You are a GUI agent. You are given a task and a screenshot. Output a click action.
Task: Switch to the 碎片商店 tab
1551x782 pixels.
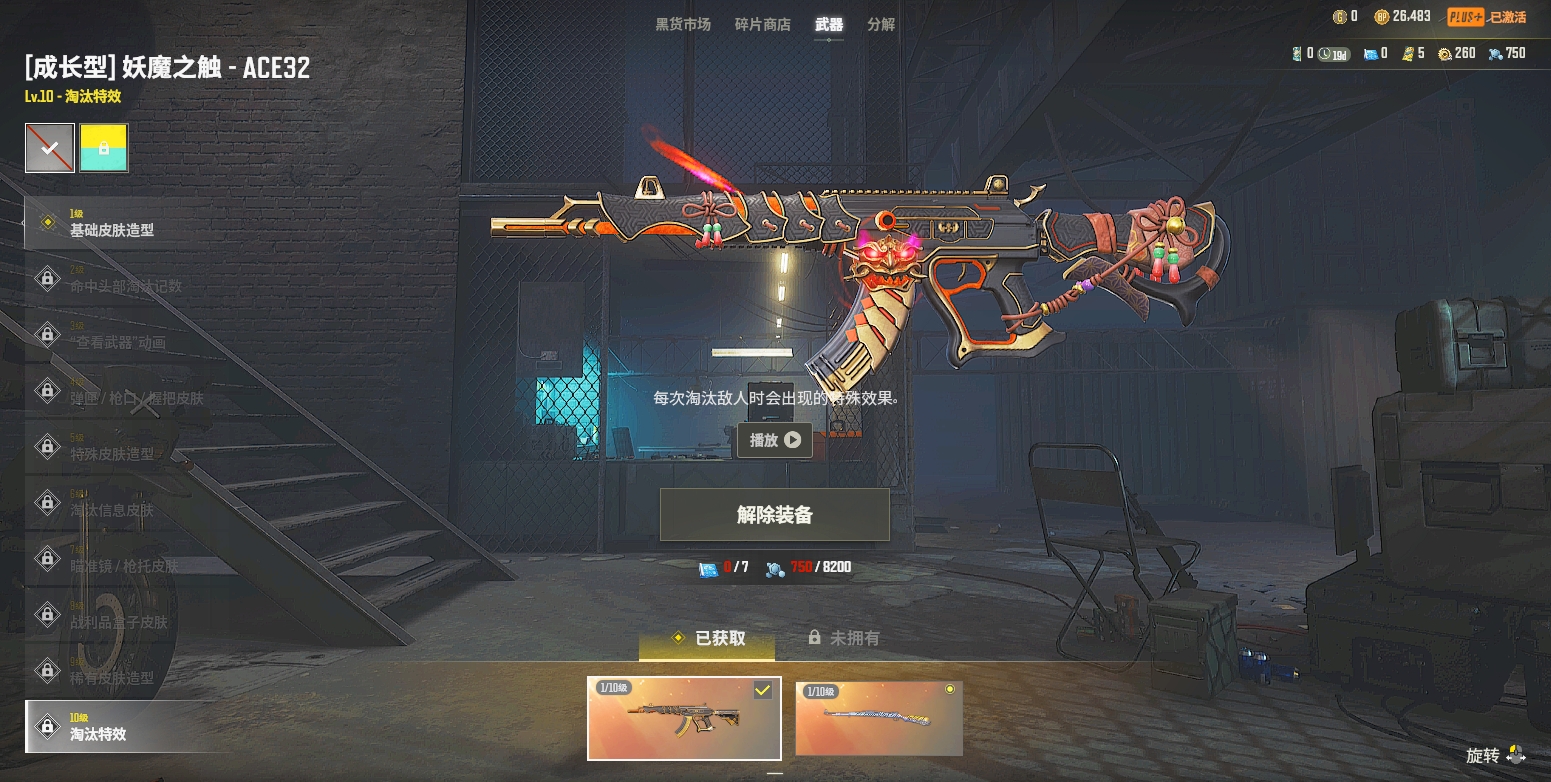762,24
